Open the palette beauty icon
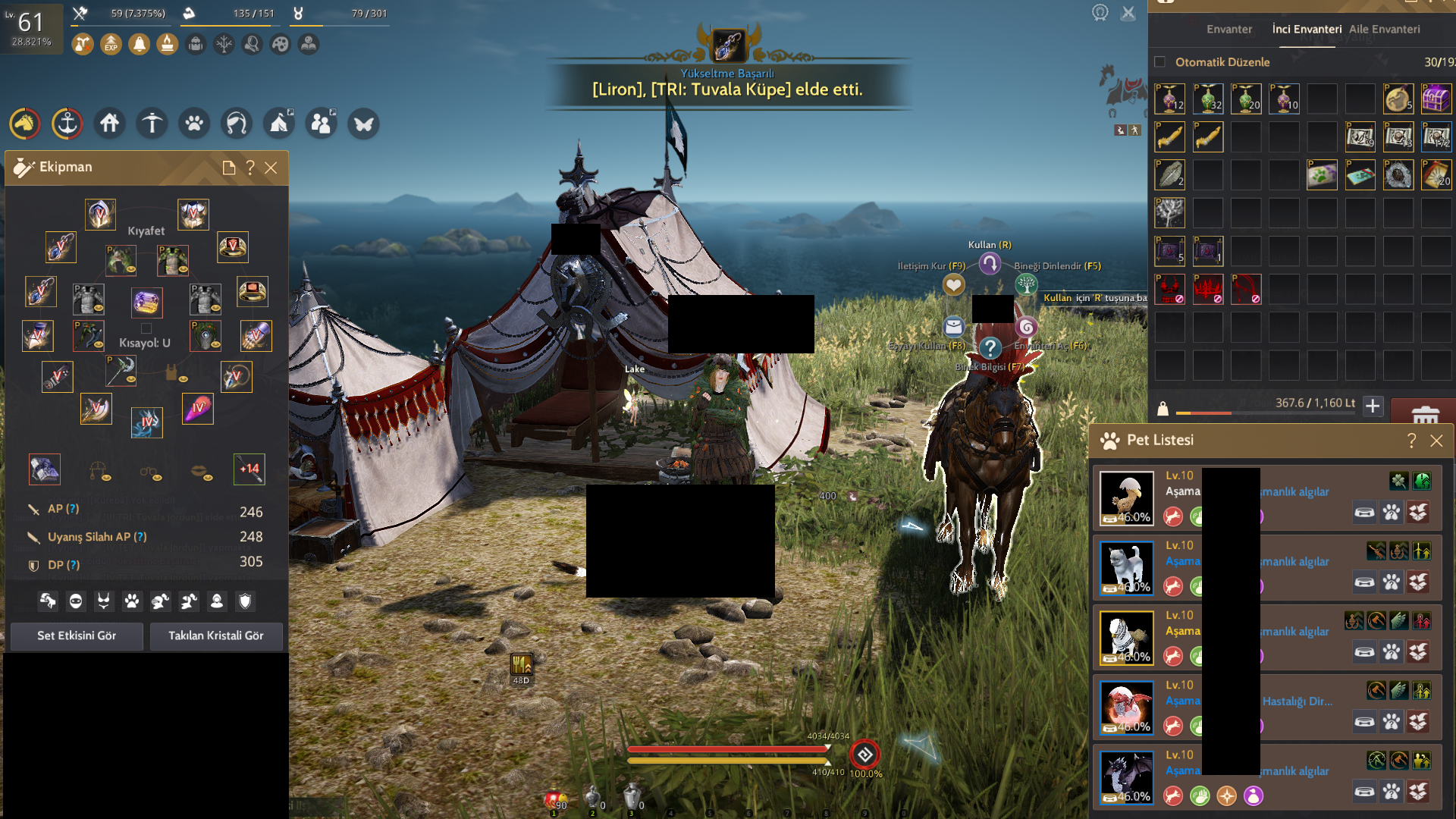Screen dimensions: 1456x819 (x=281, y=44)
